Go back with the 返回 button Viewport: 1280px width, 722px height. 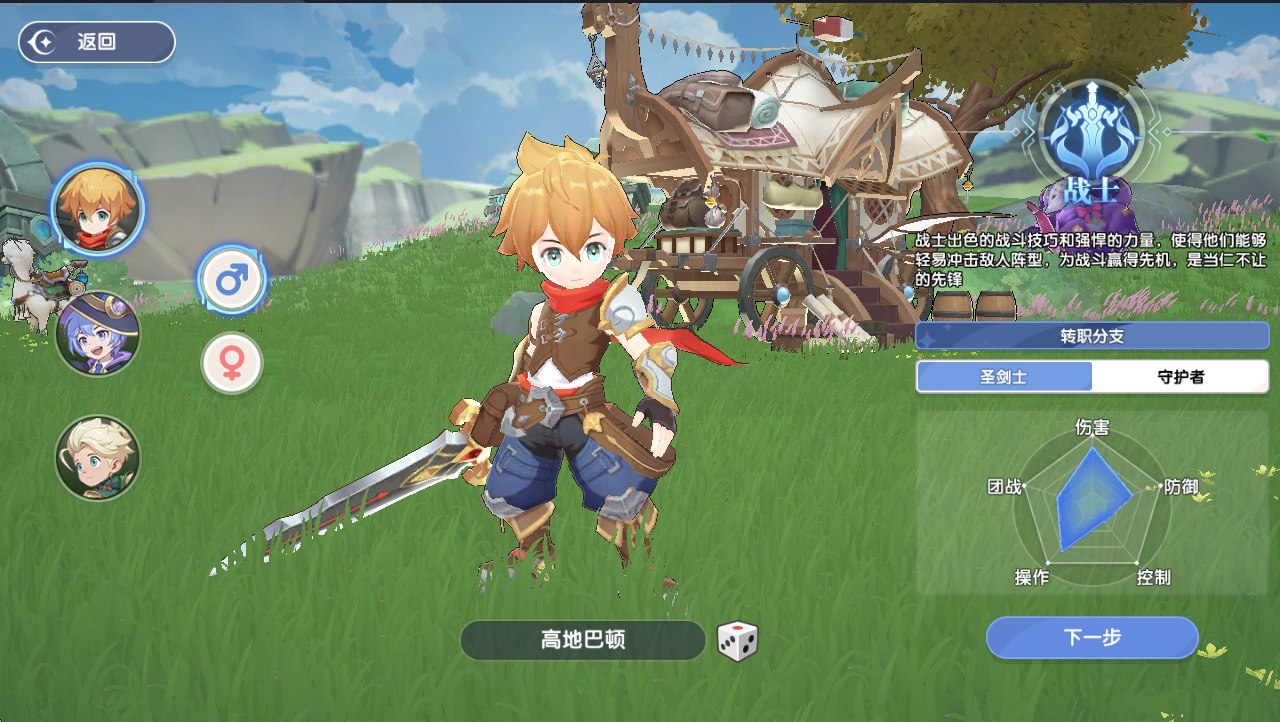pyautogui.click(x=97, y=42)
